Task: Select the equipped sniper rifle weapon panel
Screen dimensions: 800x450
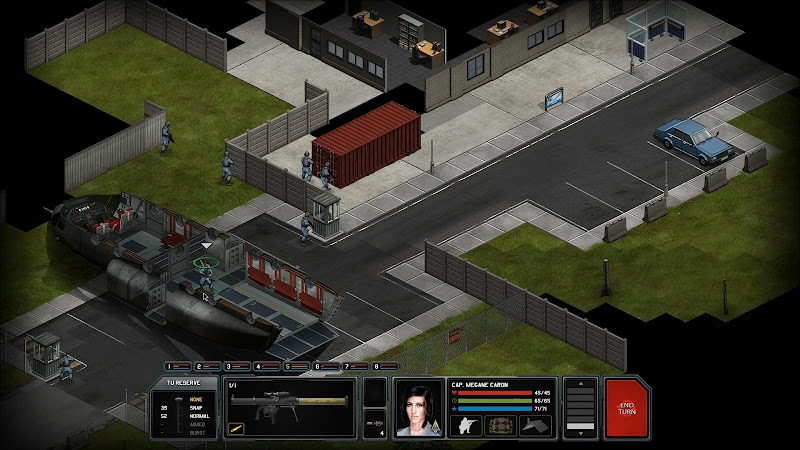Action: point(290,408)
